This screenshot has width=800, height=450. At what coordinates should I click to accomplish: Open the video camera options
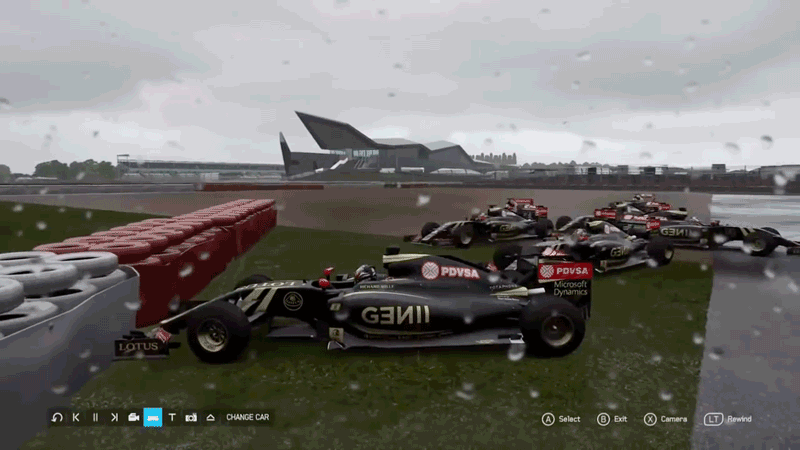133,417
